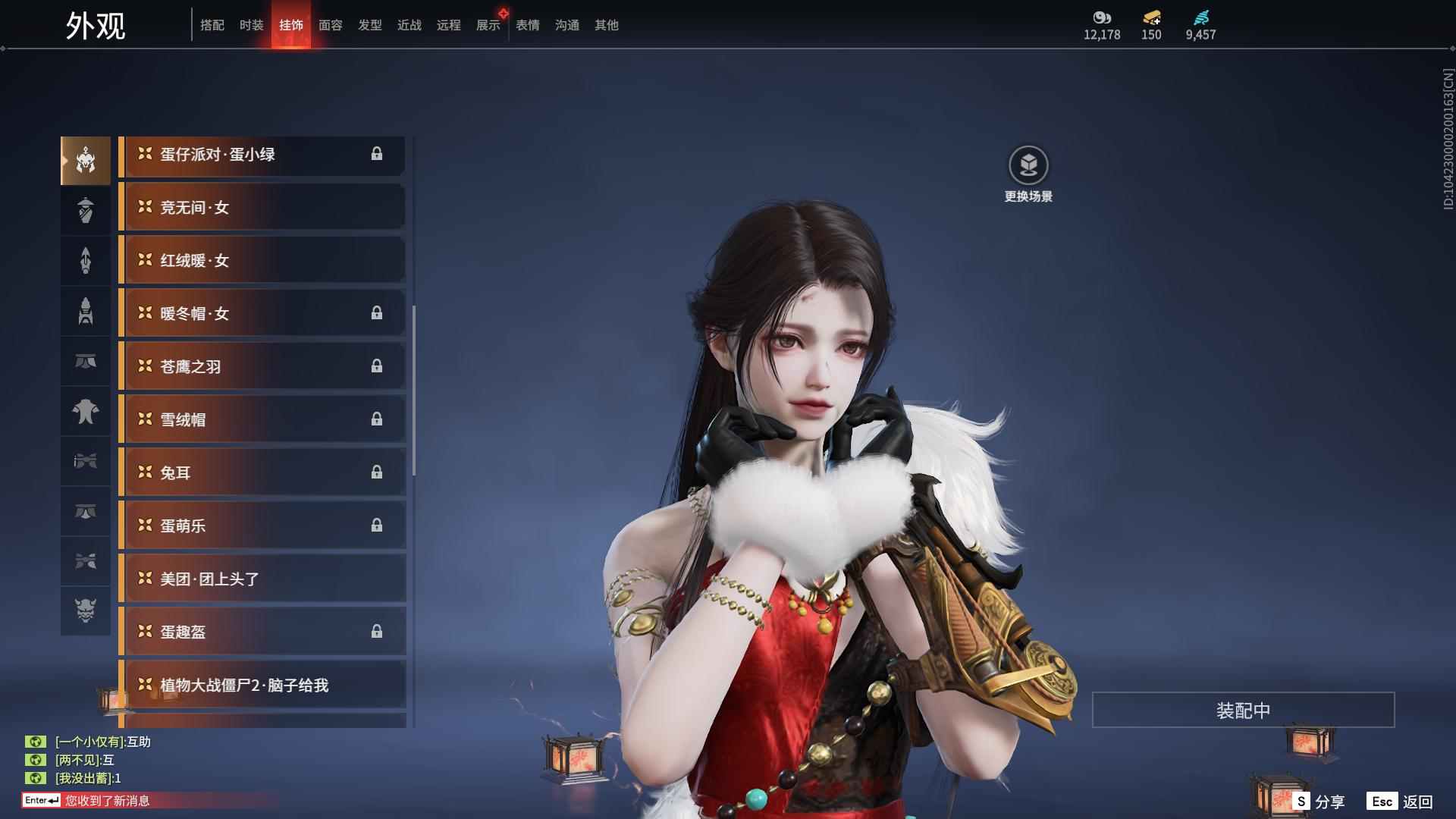Select 苍鹰之羽 in the list
The width and height of the screenshot is (1456, 819).
click(262, 366)
